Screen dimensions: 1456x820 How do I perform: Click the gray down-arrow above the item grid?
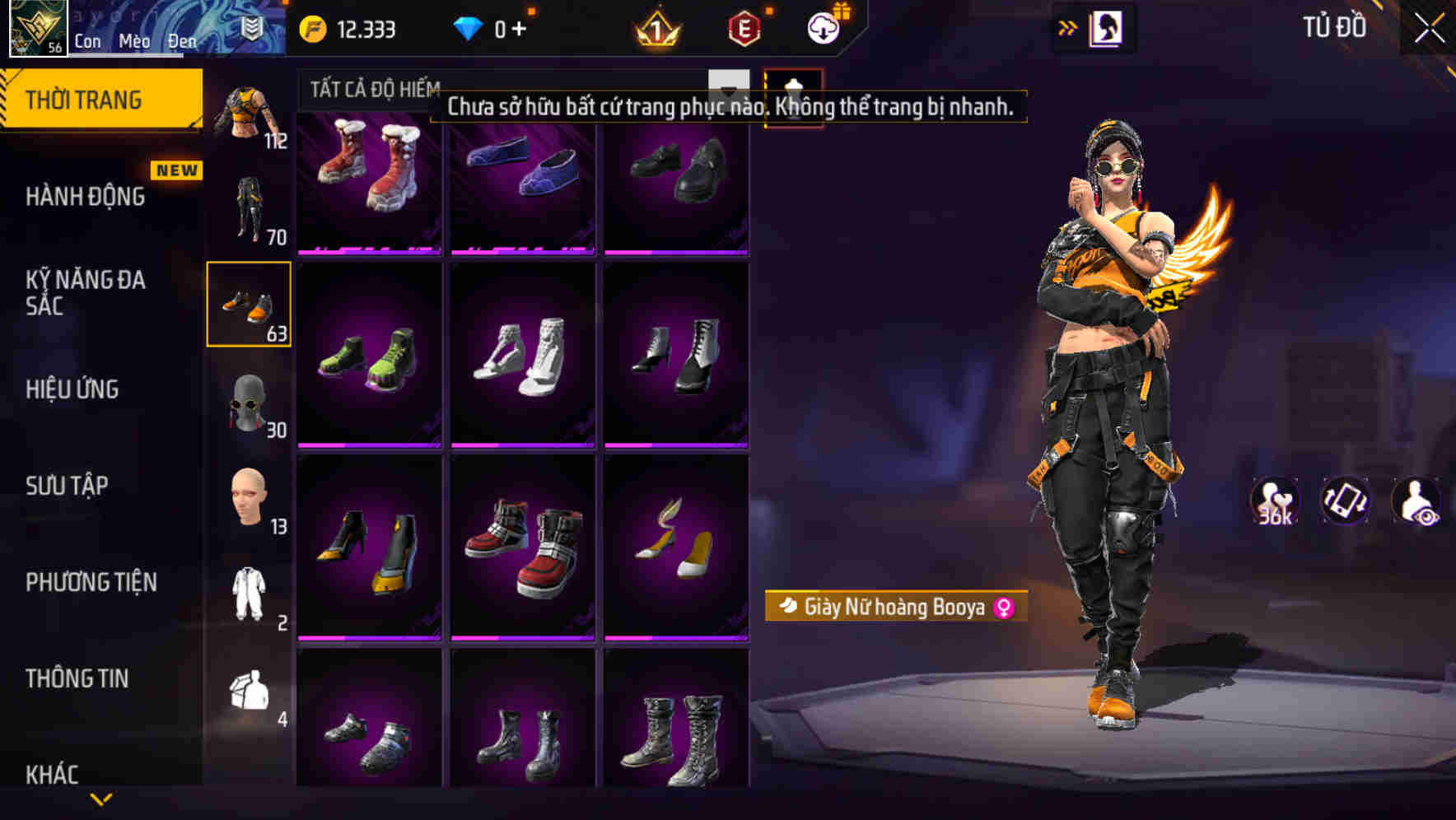pyautogui.click(x=728, y=85)
